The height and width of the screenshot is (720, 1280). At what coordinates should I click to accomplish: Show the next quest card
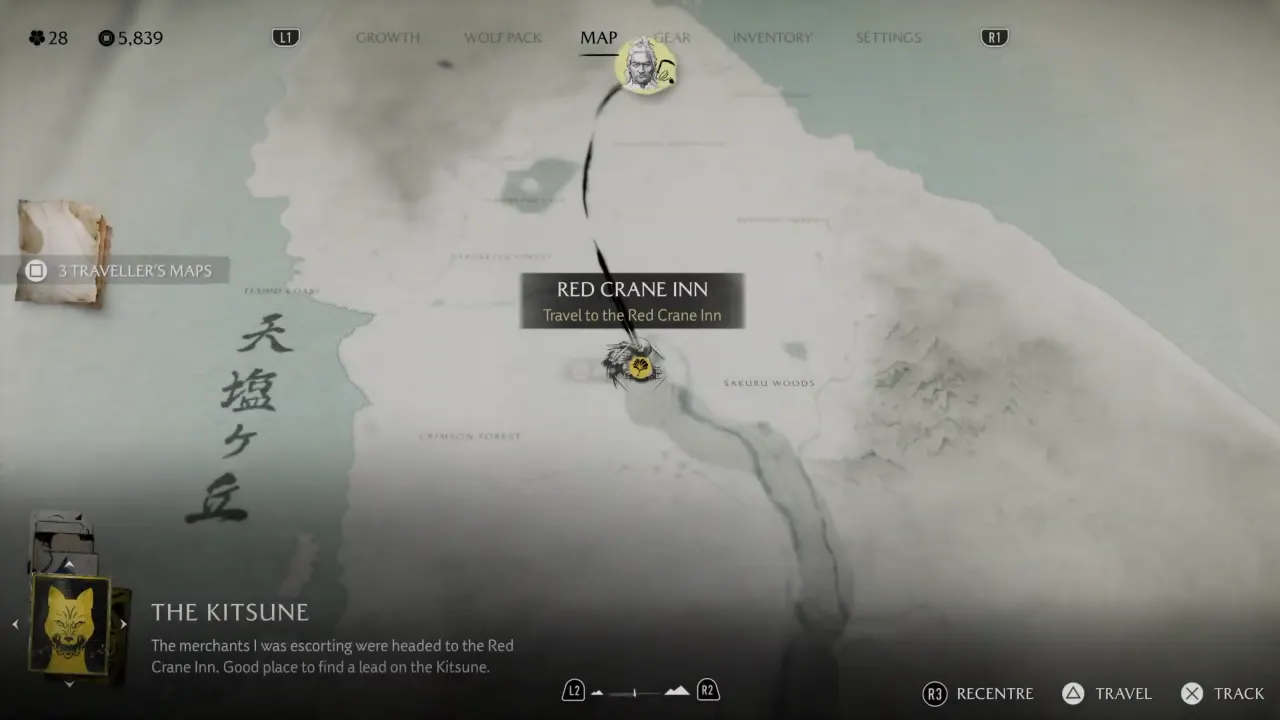pos(124,624)
